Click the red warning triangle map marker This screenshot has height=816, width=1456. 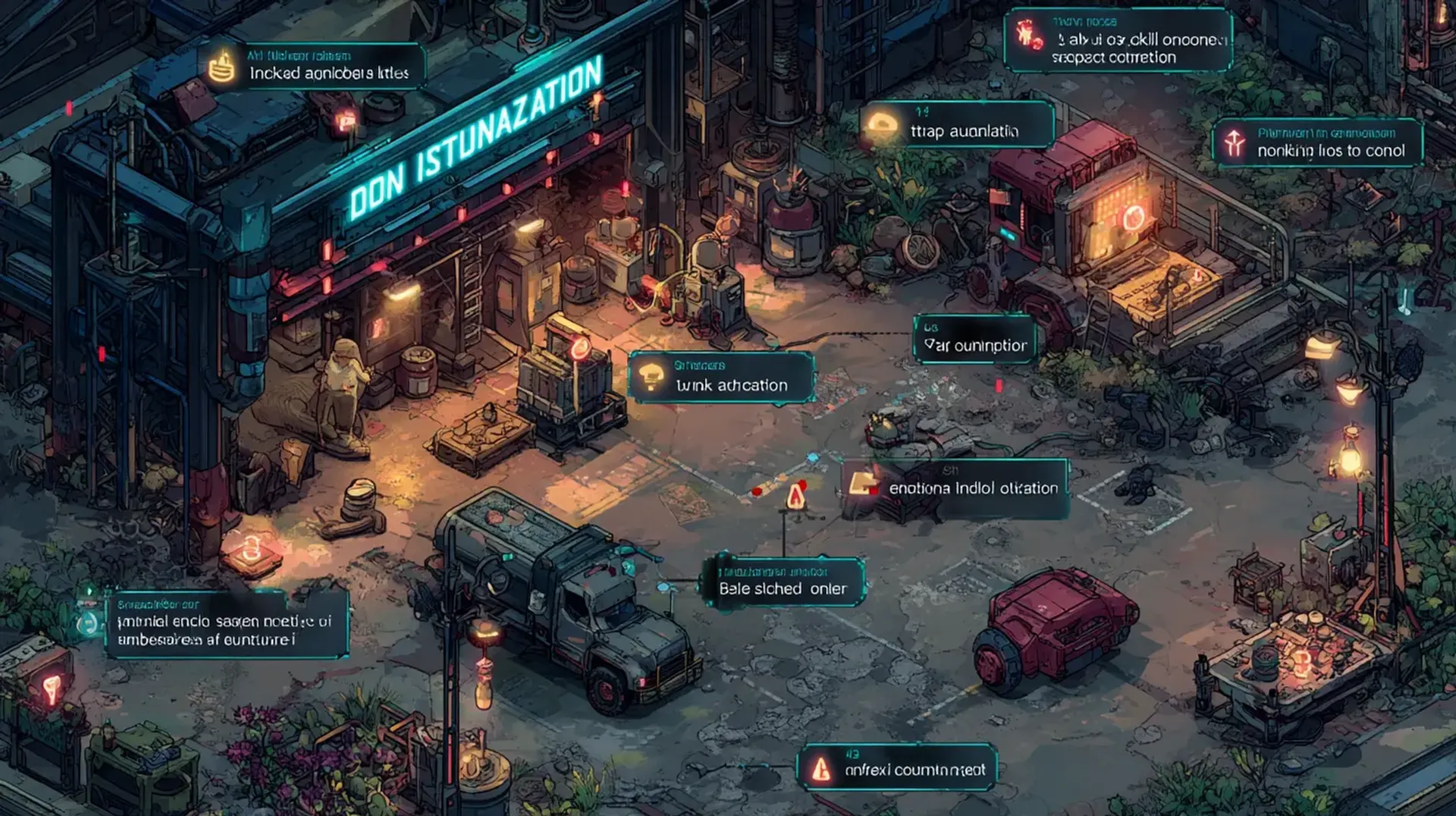tap(795, 497)
